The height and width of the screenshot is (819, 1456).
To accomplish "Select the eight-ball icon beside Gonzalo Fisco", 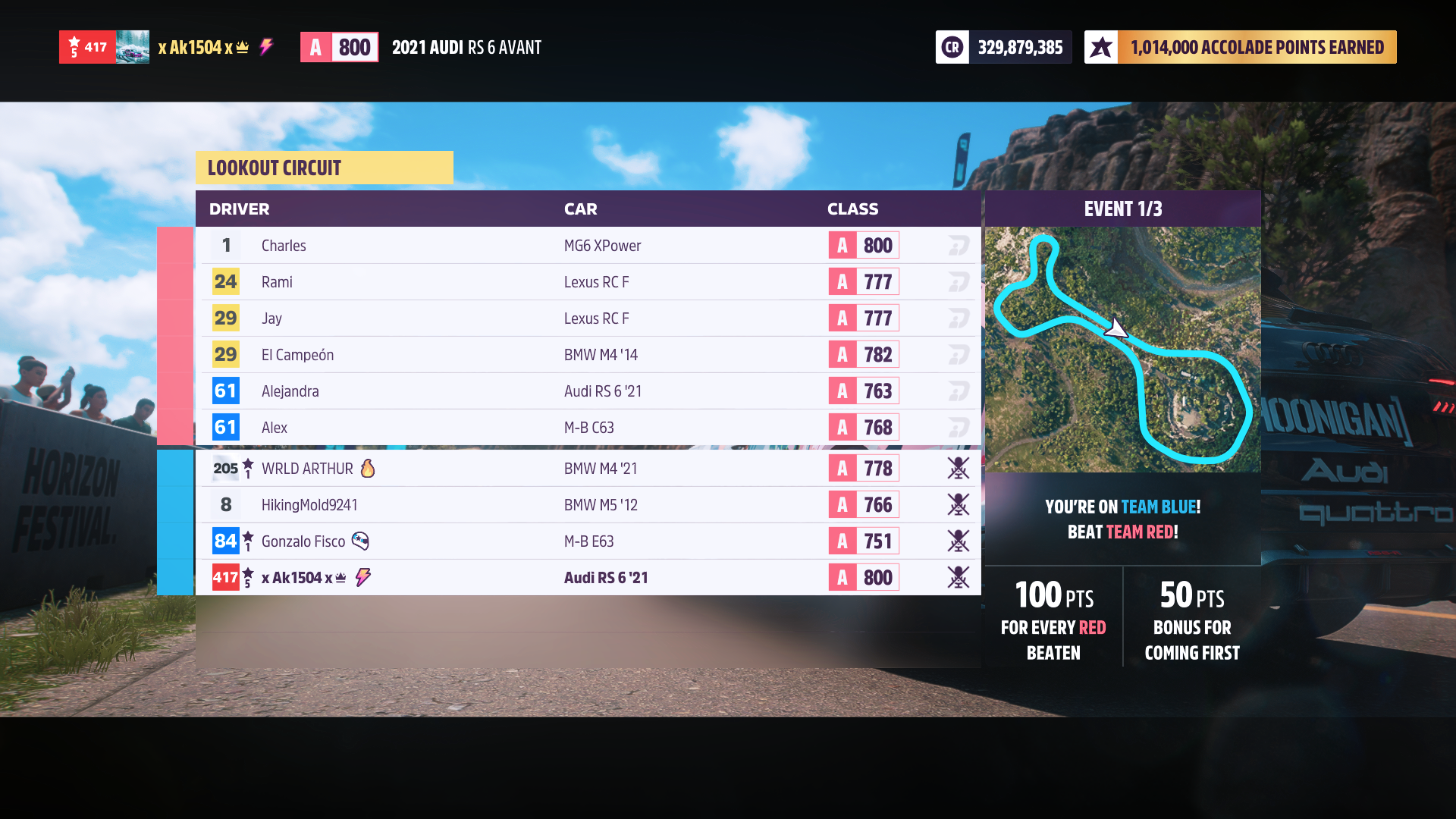I will click(361, 541).
